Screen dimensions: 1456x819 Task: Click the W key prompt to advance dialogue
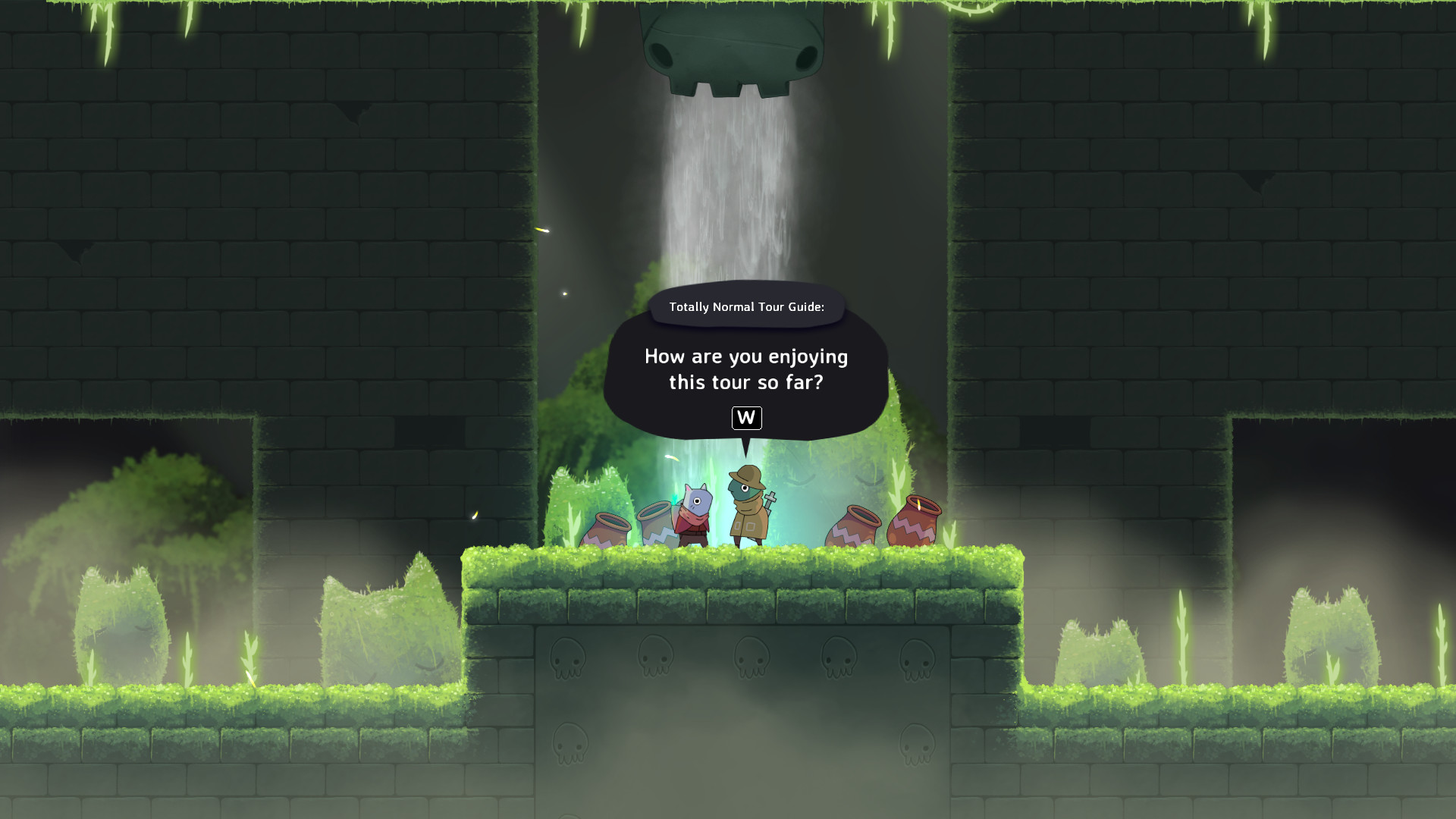click(746, 419)
